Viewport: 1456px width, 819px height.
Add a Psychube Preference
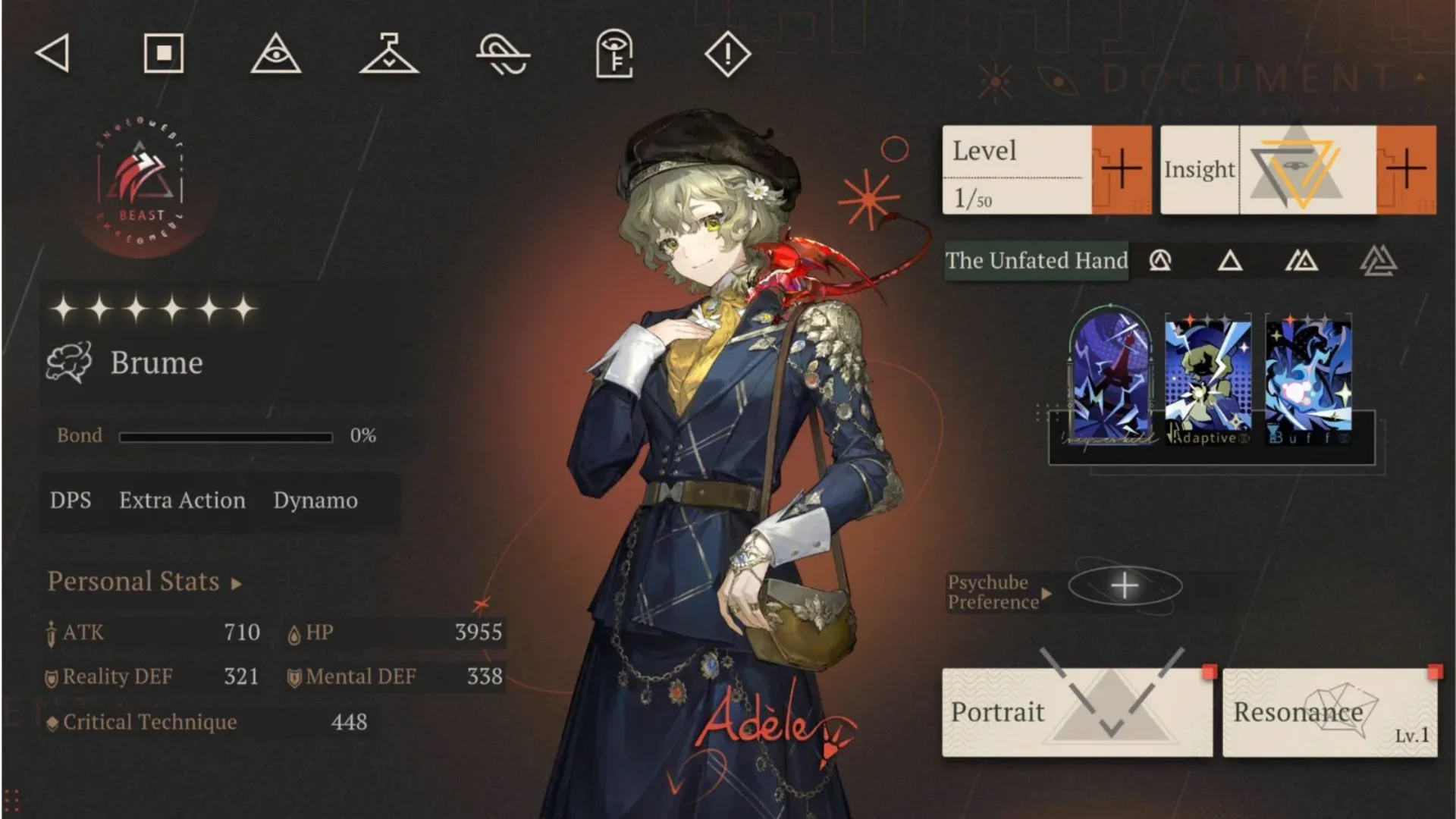click(1125, 586)
